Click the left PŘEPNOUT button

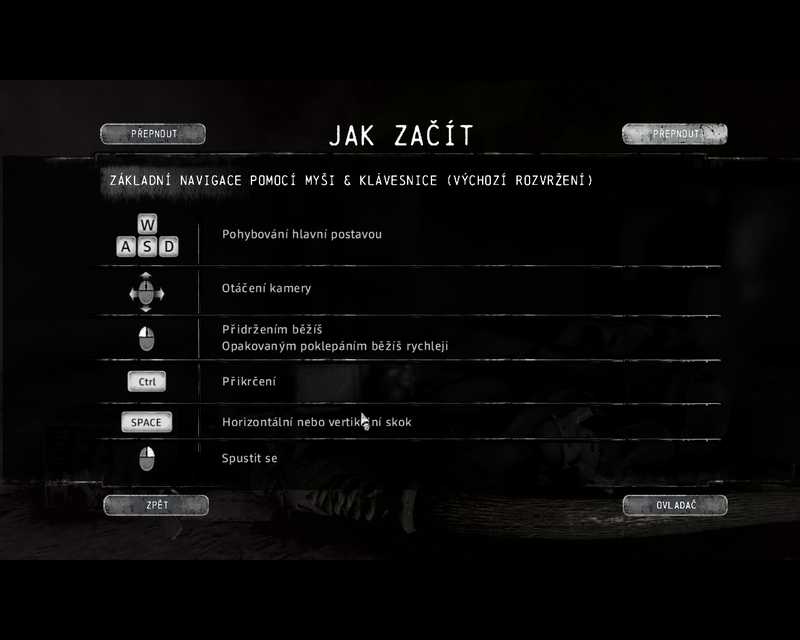click(x=153, y=134)
